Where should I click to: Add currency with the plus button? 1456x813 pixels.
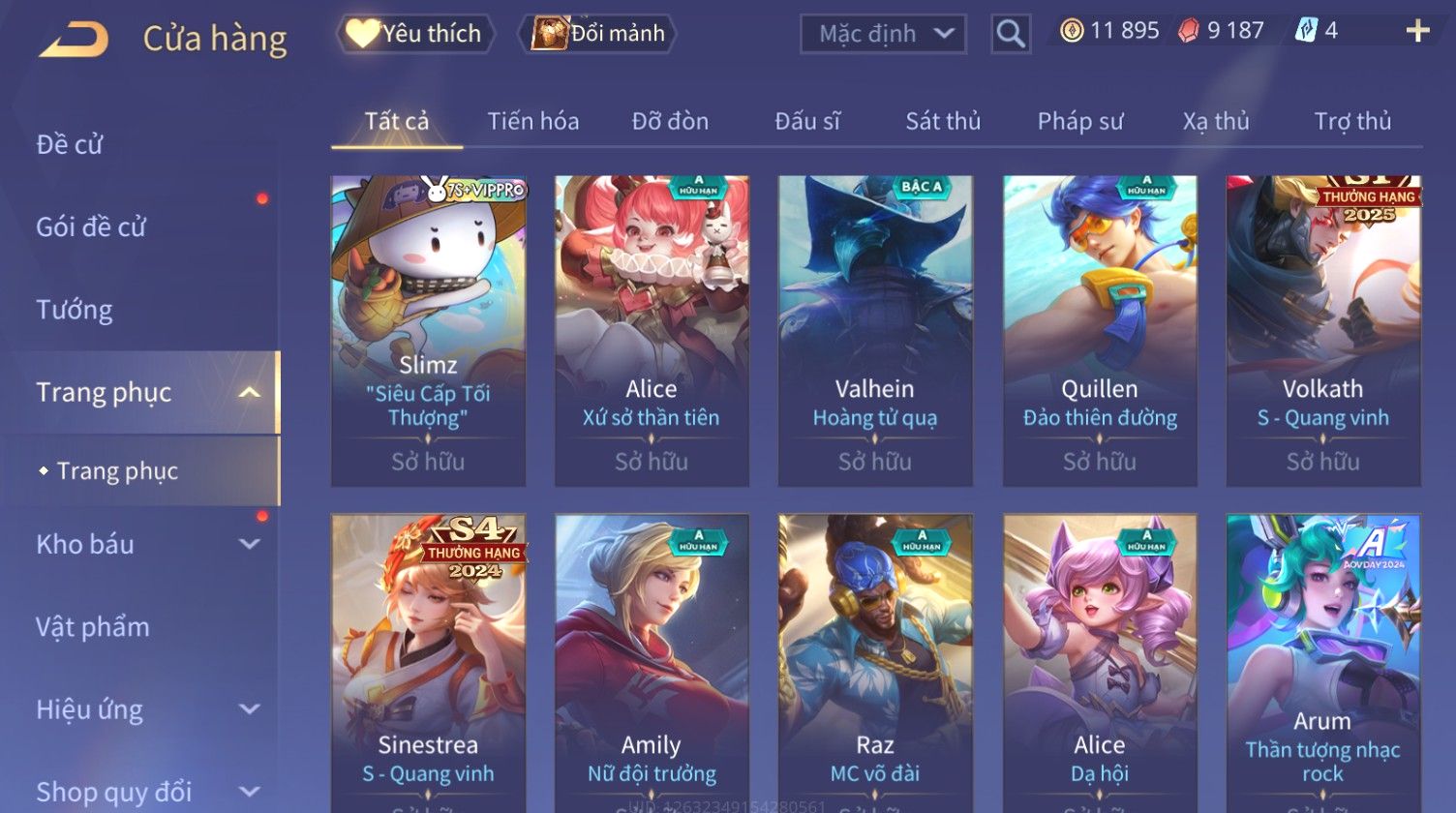coord(1417,31)
